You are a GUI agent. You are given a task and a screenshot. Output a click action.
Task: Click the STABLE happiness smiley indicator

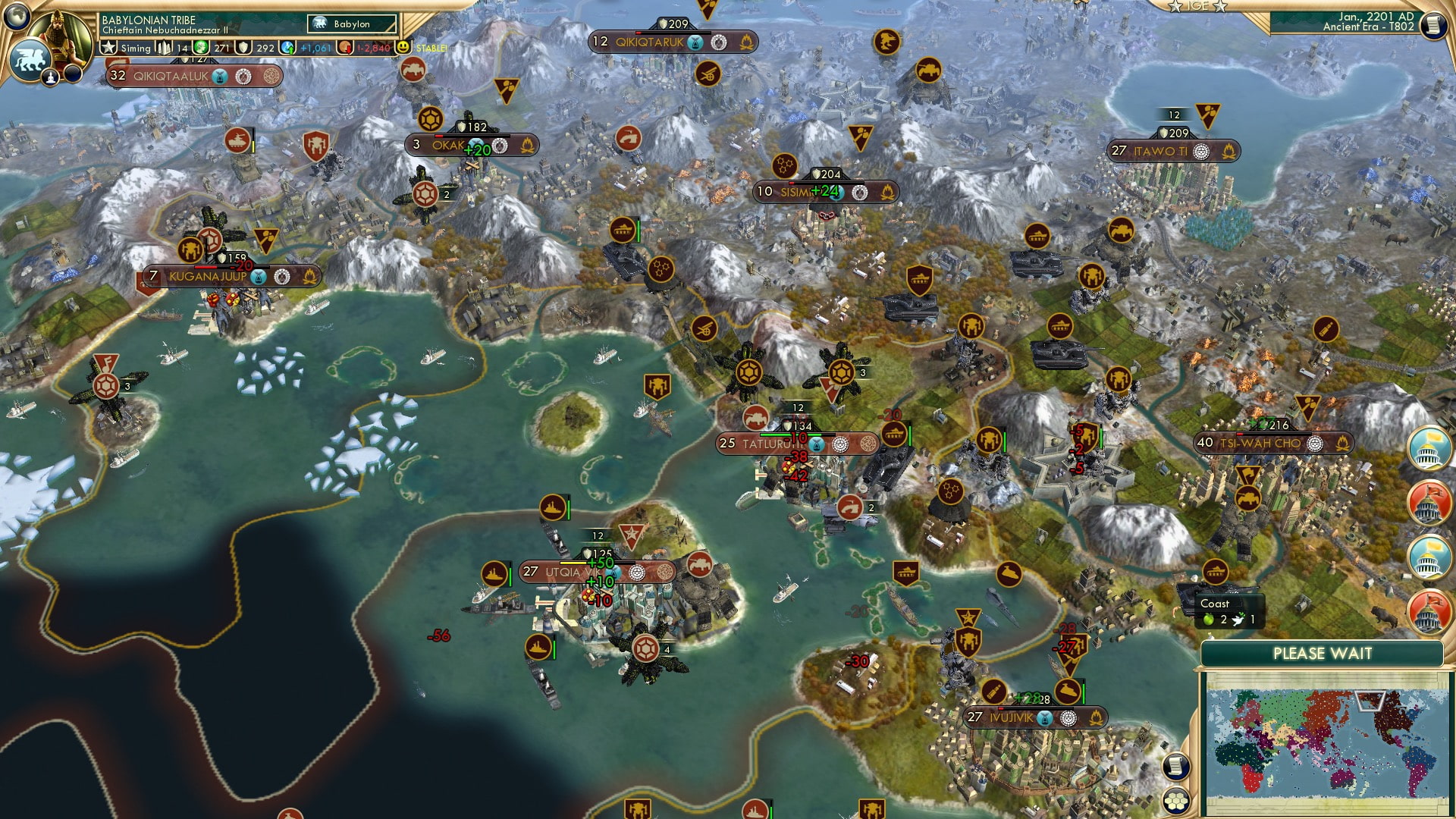403,47
